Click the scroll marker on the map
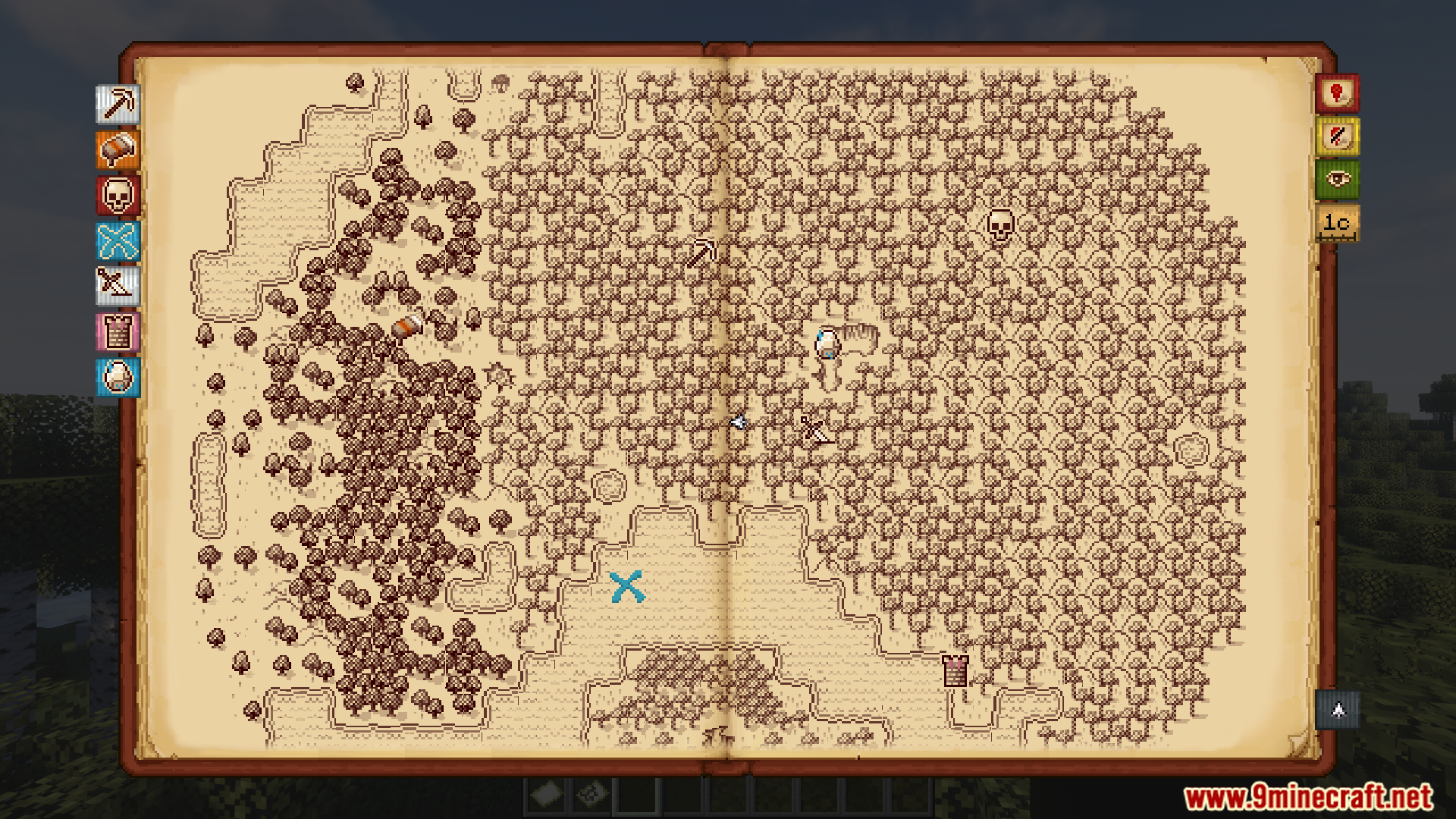 pyautogui.click(x=409, y=327)
